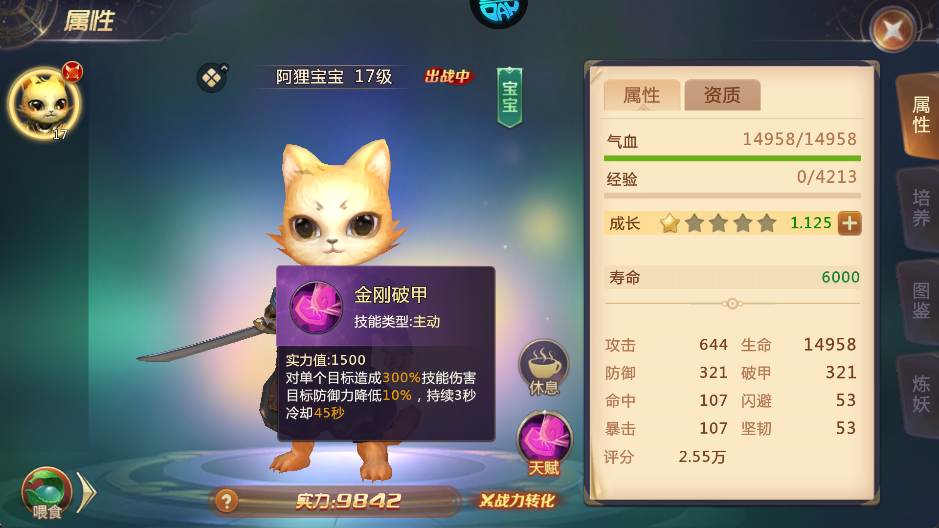Click the 战力转化 button
Screen dimensions: 939x528
pos(516,501)
